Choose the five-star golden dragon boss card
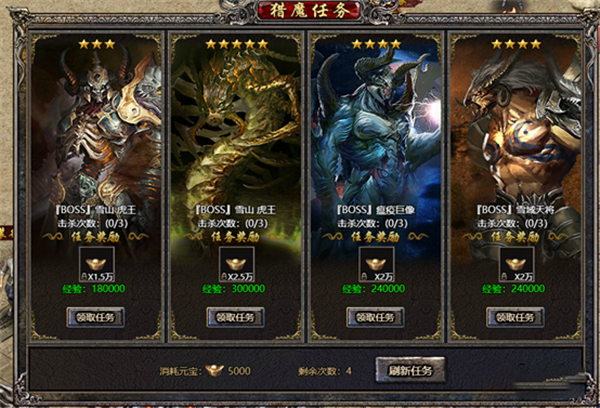 click(235, 130)
